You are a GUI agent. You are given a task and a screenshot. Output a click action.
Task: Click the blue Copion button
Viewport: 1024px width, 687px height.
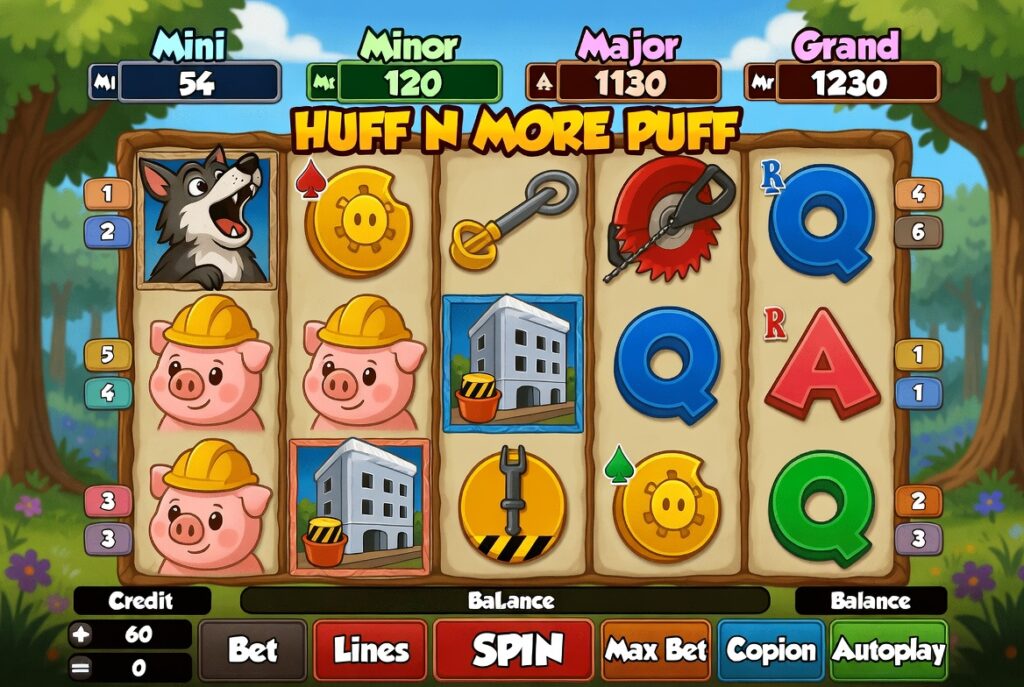point(770,650)
